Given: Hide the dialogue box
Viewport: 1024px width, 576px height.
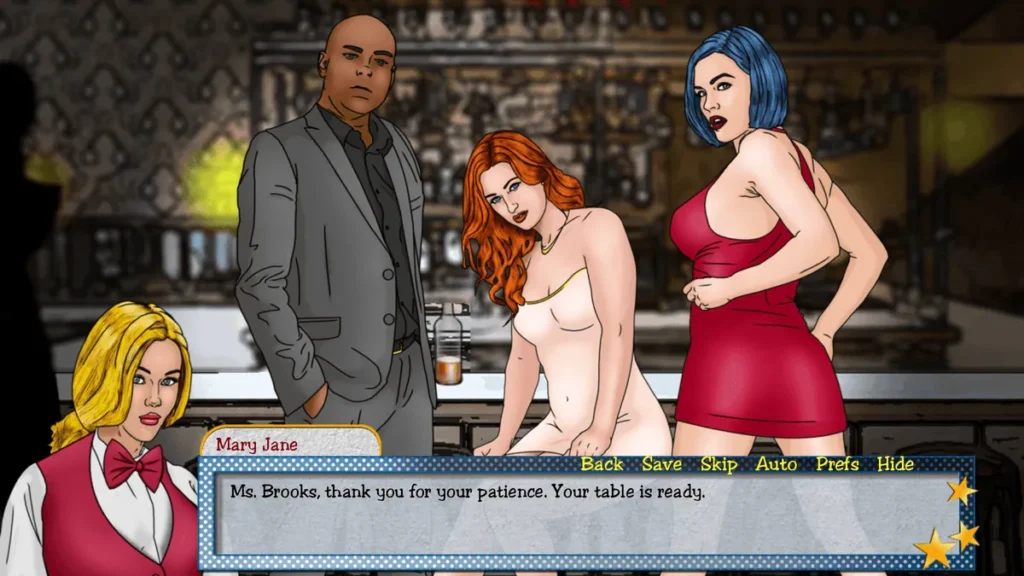Looking at the screenshot, I should [895, 464].
